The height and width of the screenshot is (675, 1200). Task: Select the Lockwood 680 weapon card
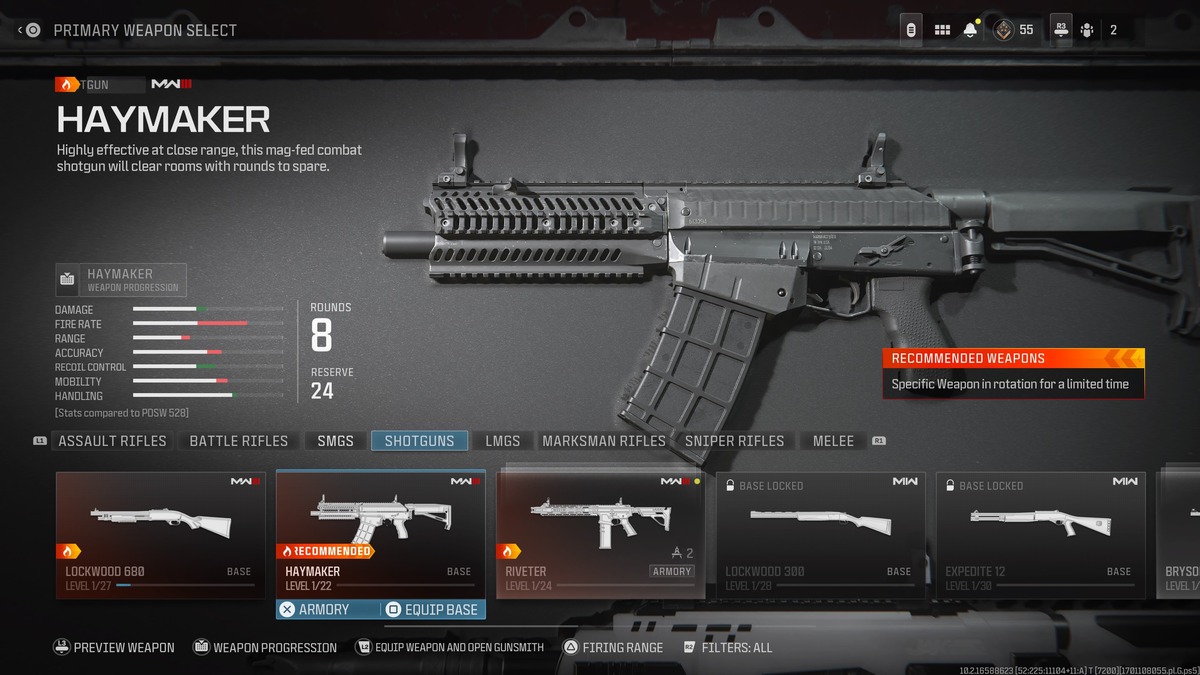tap(160, 535)
